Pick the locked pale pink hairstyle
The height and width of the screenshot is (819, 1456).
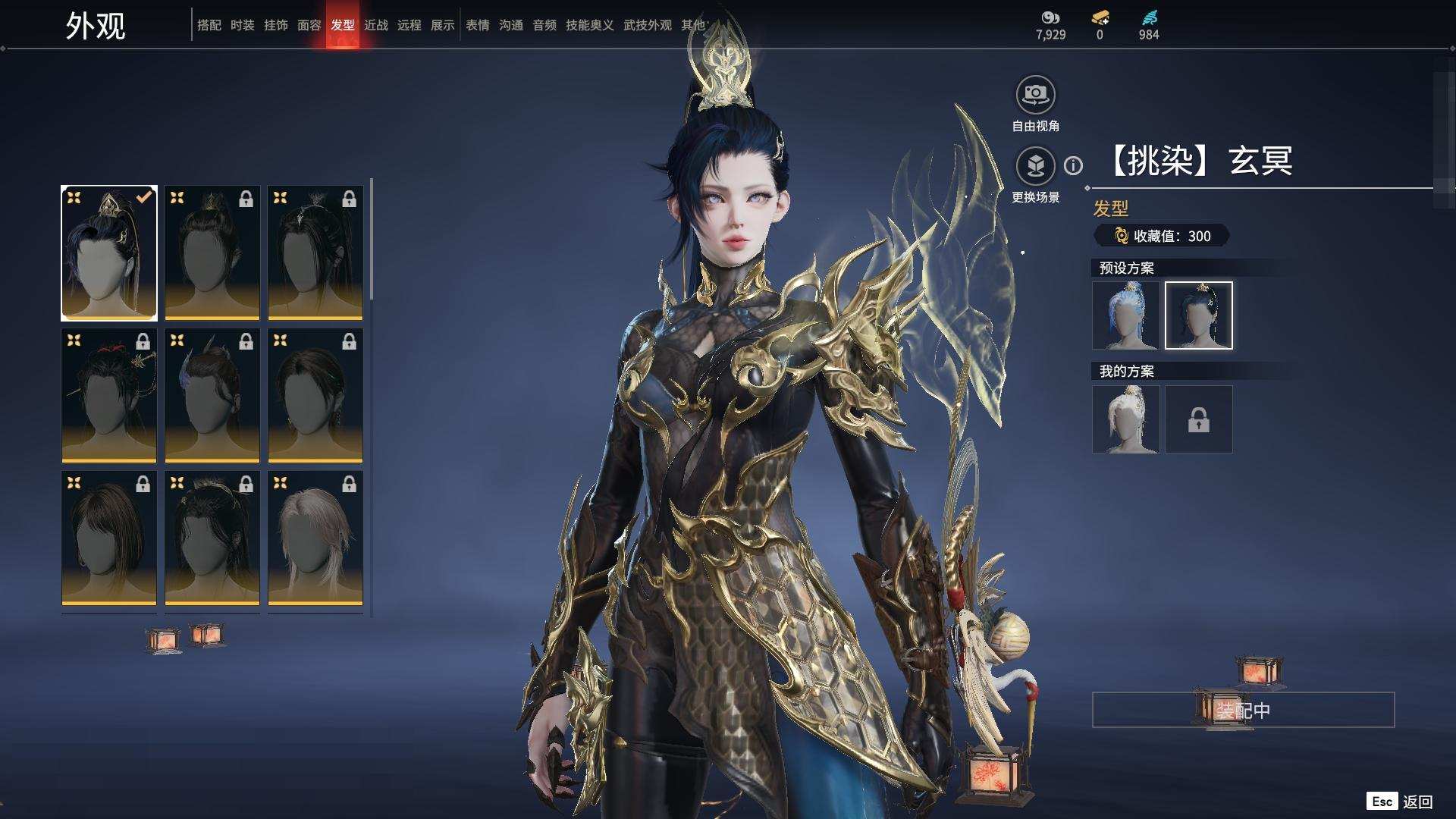(x=315, y=538)
